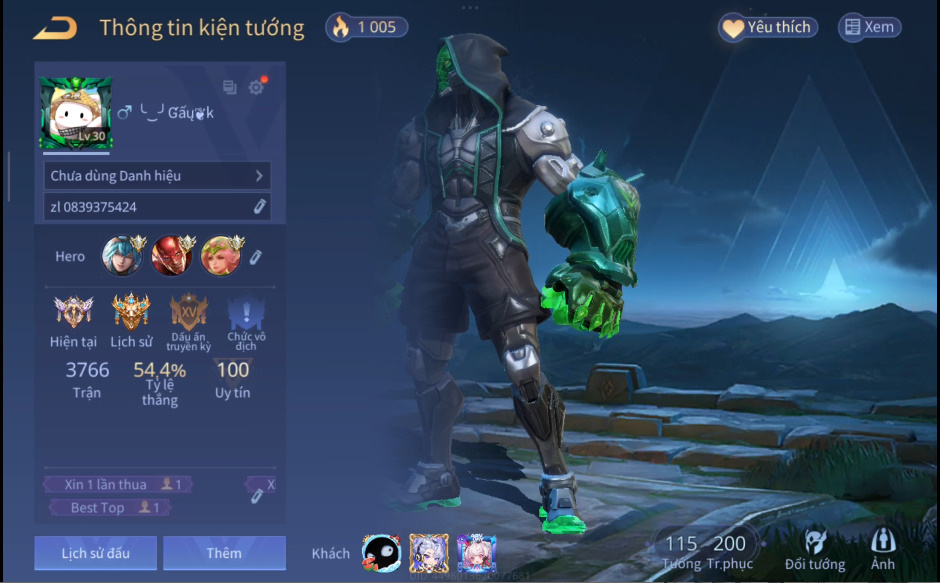Go back using the return arrow

point(55,28)
